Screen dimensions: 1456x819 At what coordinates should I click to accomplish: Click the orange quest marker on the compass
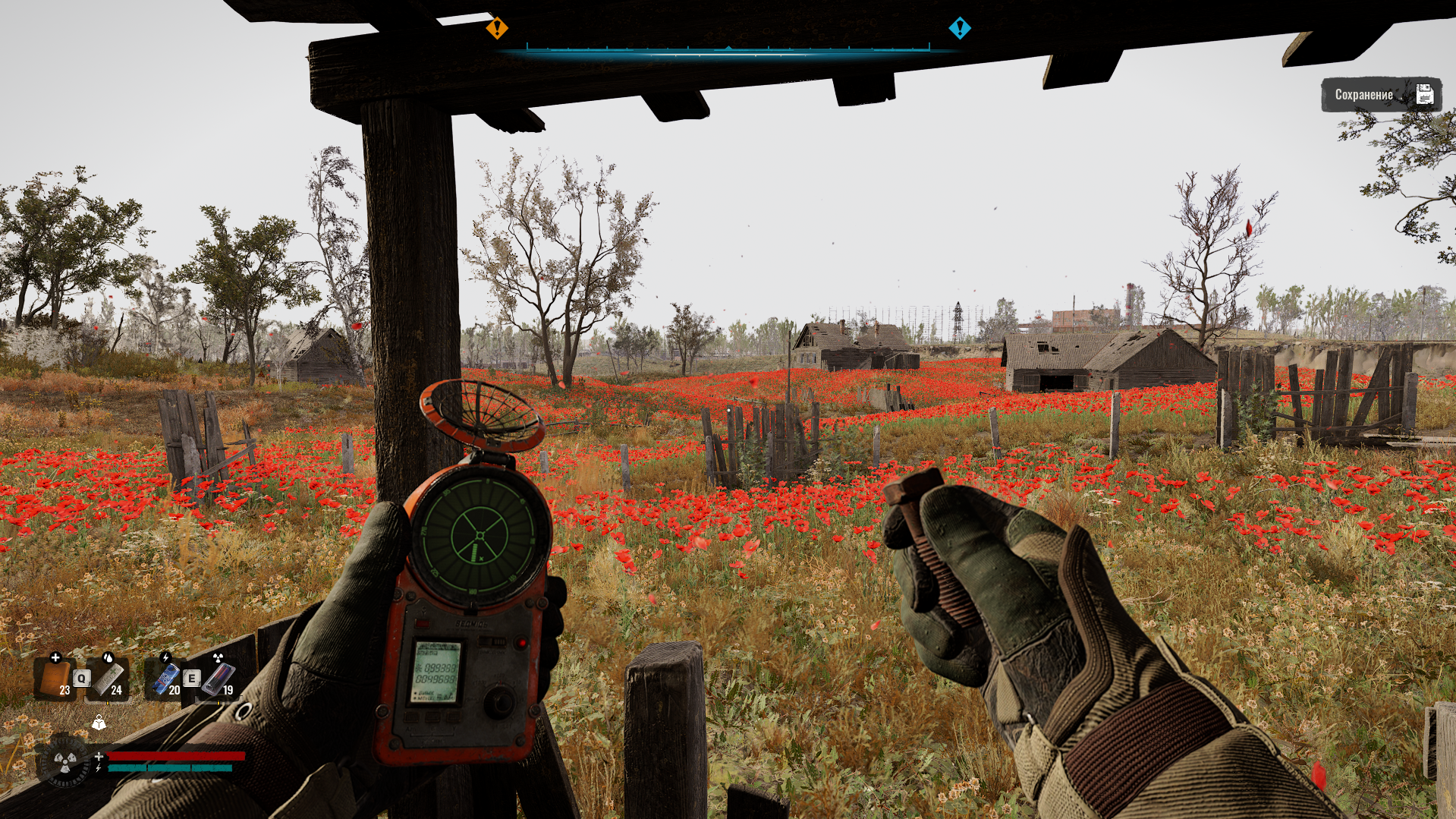point(497,28)
